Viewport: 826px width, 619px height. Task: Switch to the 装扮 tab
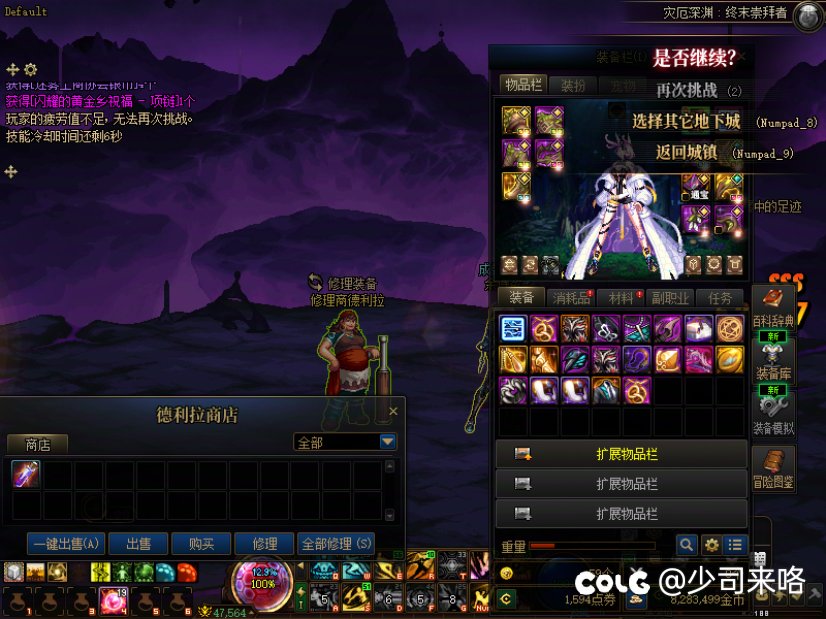[573, 86]
